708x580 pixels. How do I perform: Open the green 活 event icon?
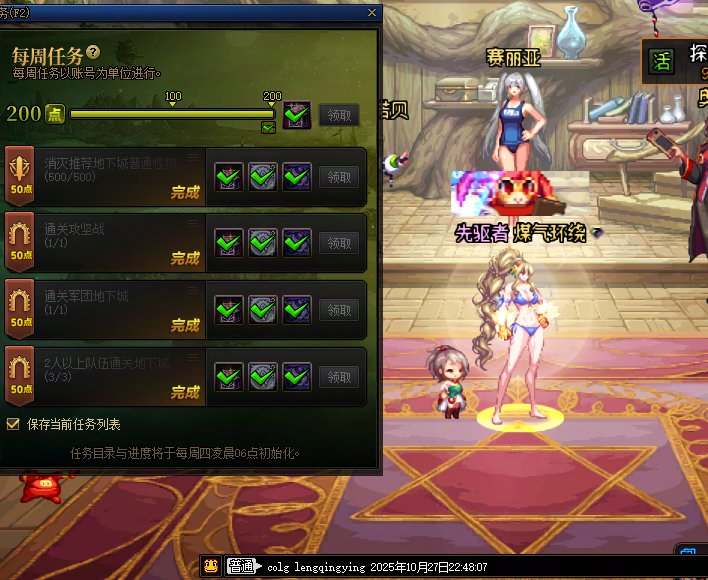[659, 60]
